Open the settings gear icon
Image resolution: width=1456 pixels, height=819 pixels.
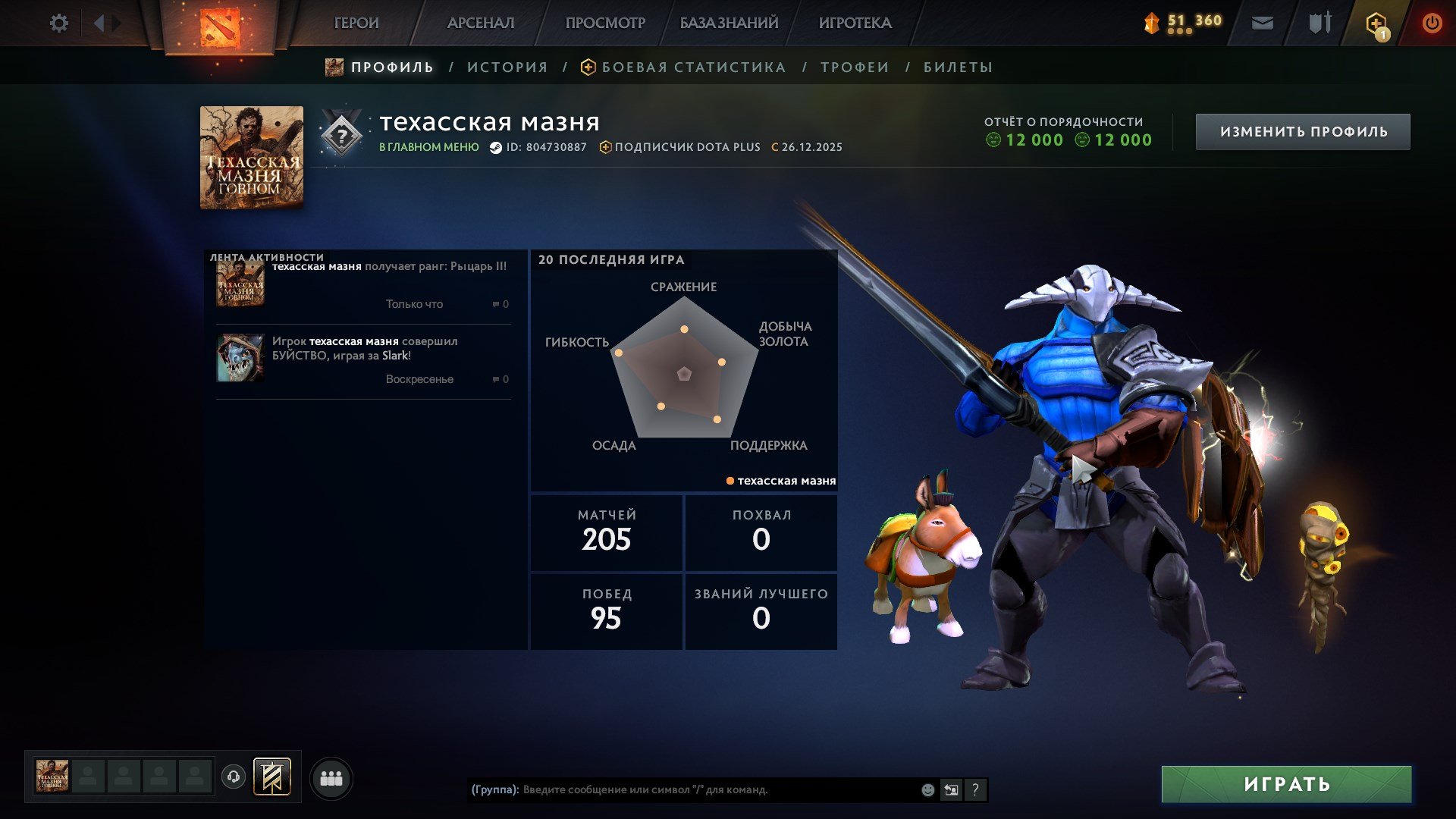click(58, 23)
